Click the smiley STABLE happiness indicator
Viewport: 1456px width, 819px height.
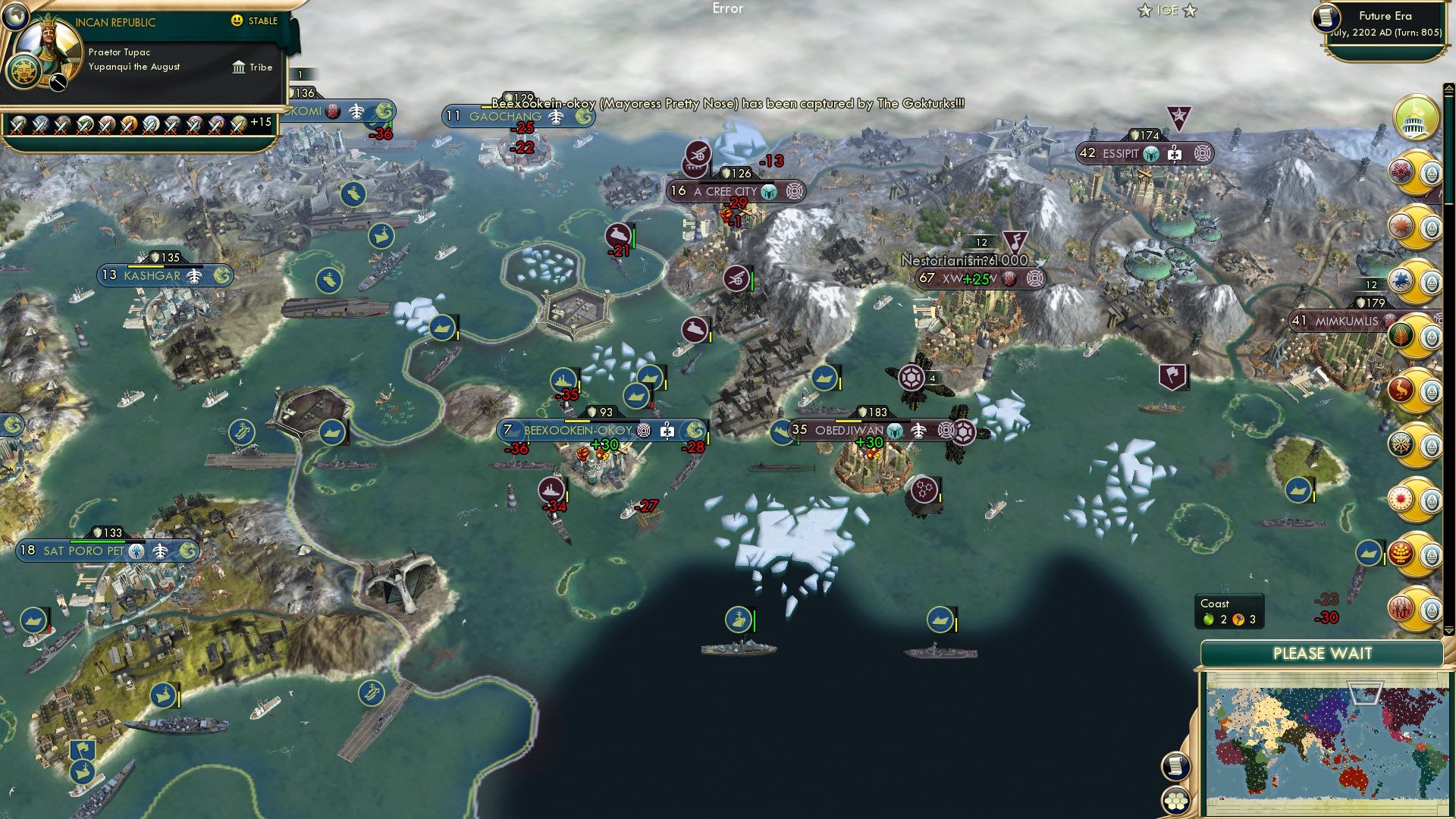(x=237, y=21)
